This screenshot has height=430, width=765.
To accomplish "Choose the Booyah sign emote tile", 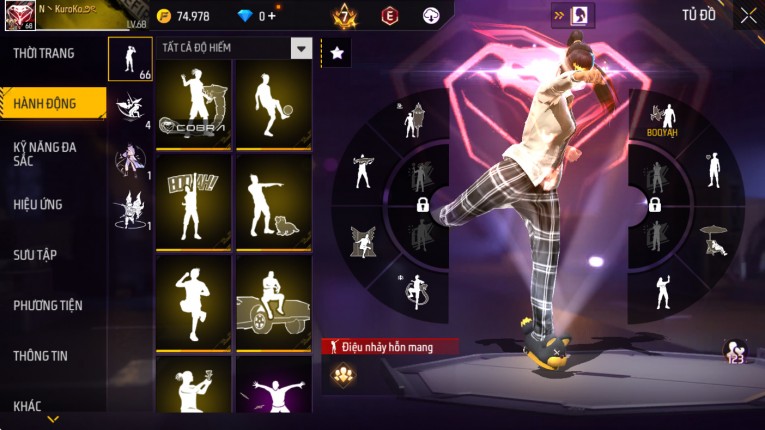I will point(194,204).
